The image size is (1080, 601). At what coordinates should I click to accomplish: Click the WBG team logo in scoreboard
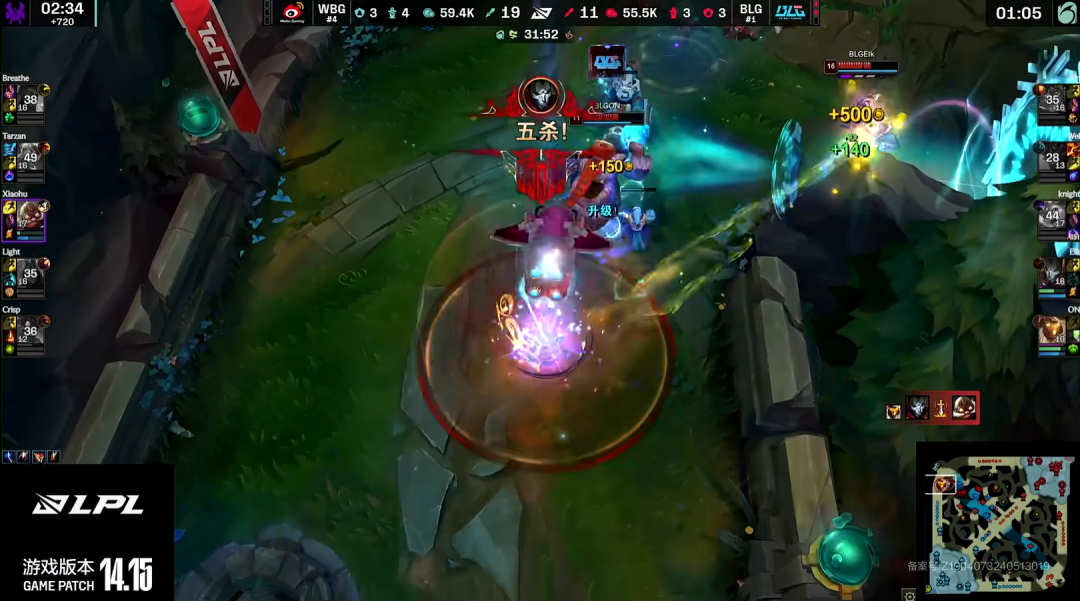293,12
